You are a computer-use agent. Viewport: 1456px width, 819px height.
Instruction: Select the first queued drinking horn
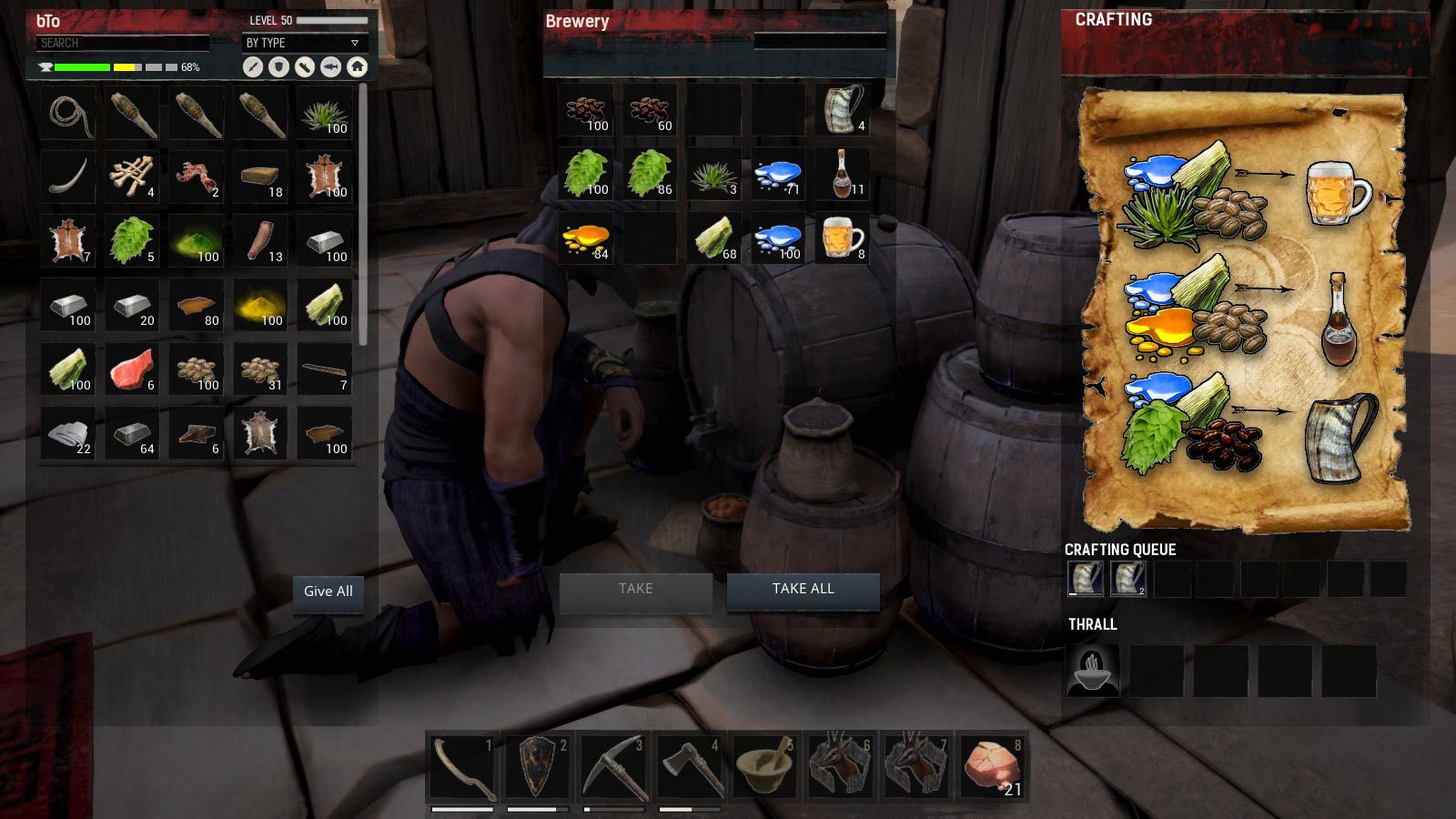click(x=1085, y=579)
